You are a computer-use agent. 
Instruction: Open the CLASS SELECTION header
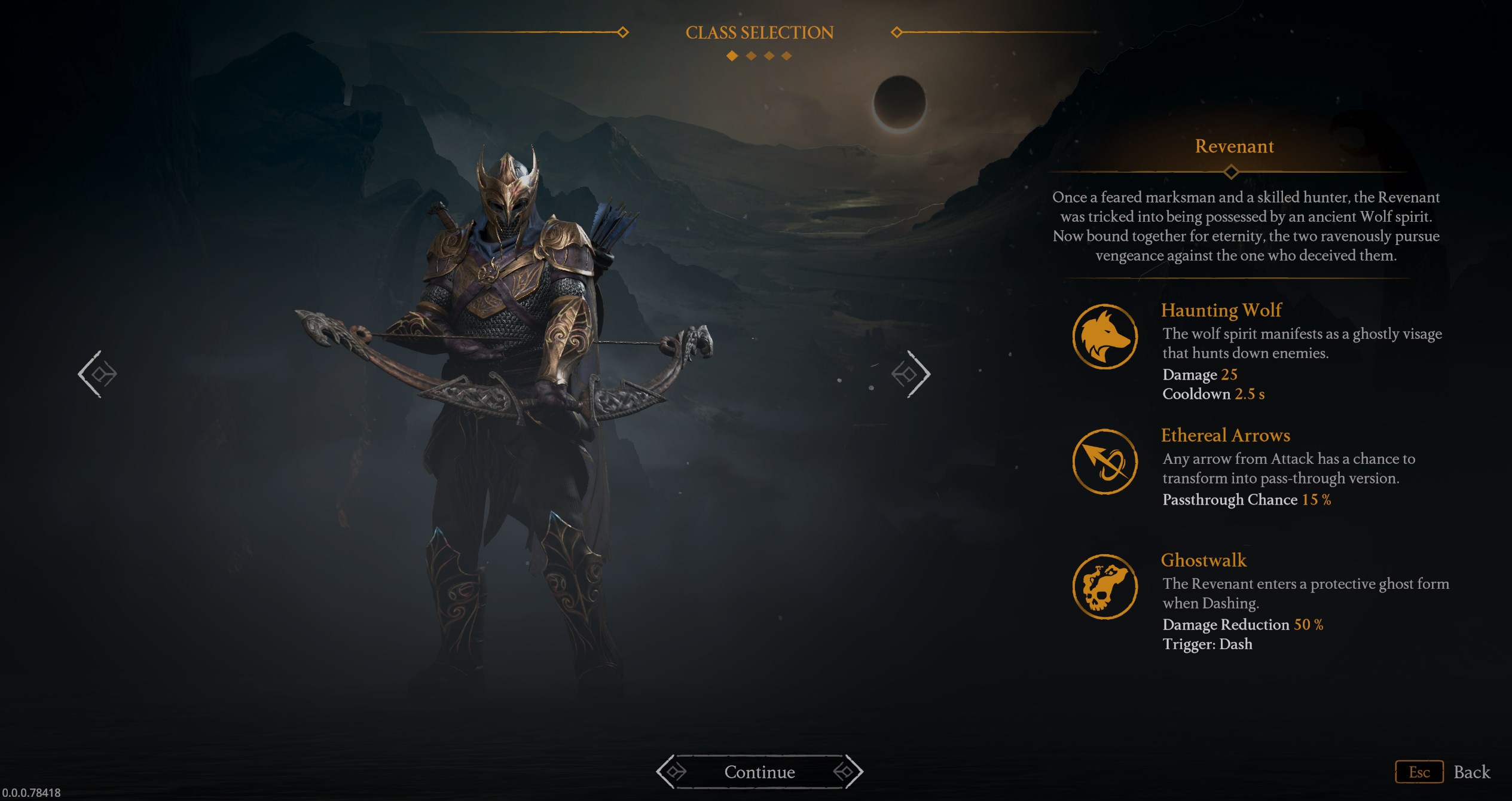tap(760, 32)
